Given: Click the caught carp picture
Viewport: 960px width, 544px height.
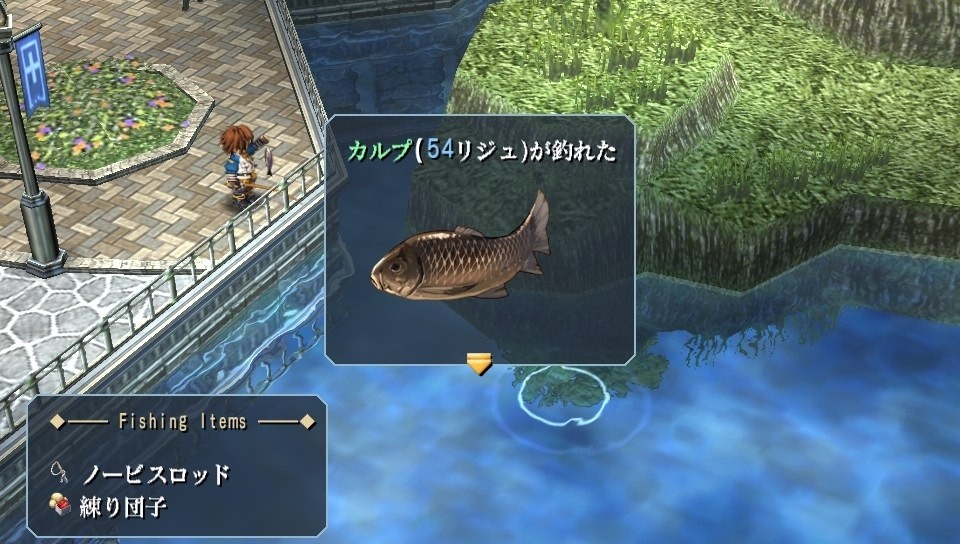Looking at the screenshot, I should coord(461,252).
